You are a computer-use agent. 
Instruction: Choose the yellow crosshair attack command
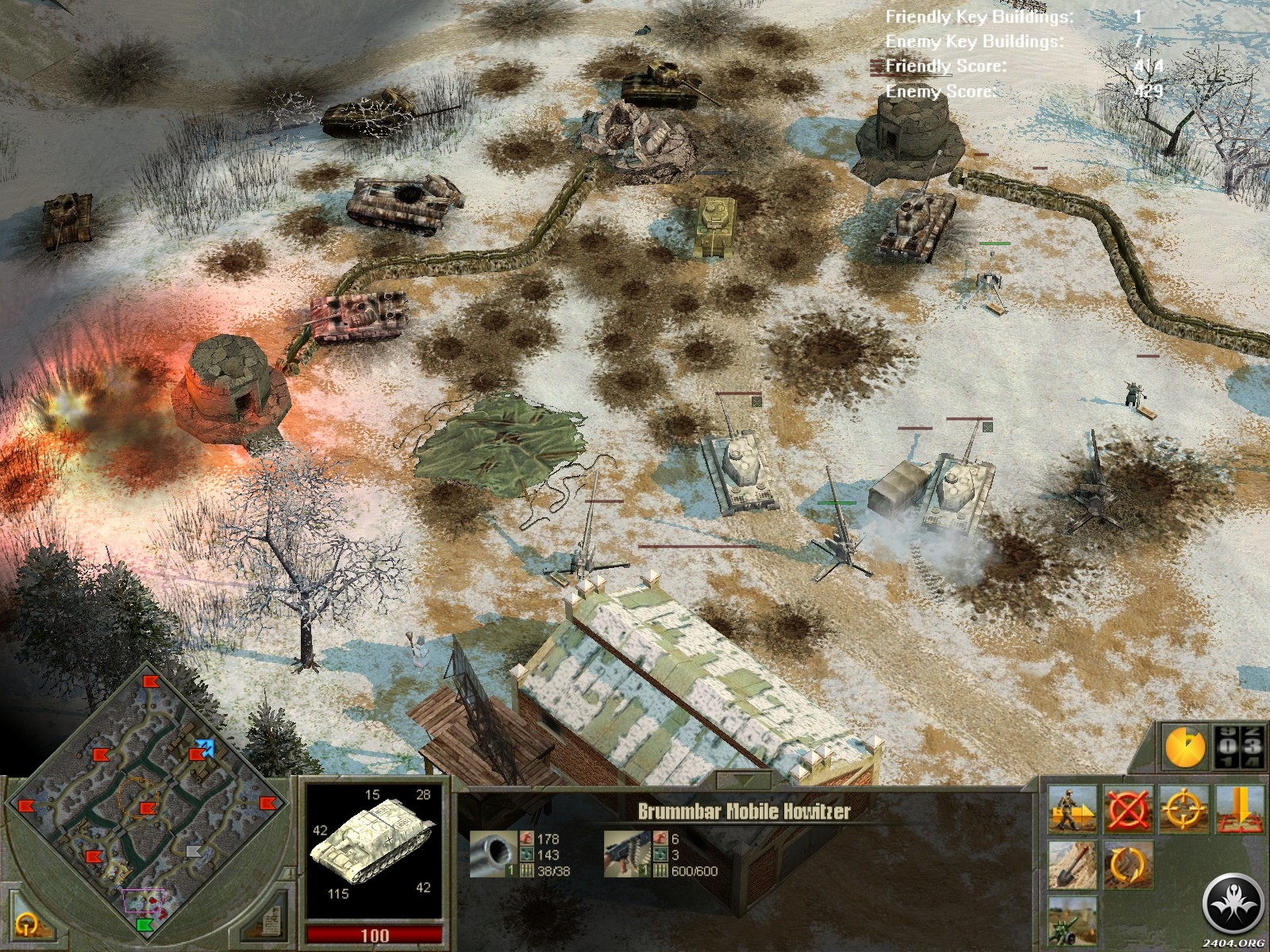tap(1183, 809)
